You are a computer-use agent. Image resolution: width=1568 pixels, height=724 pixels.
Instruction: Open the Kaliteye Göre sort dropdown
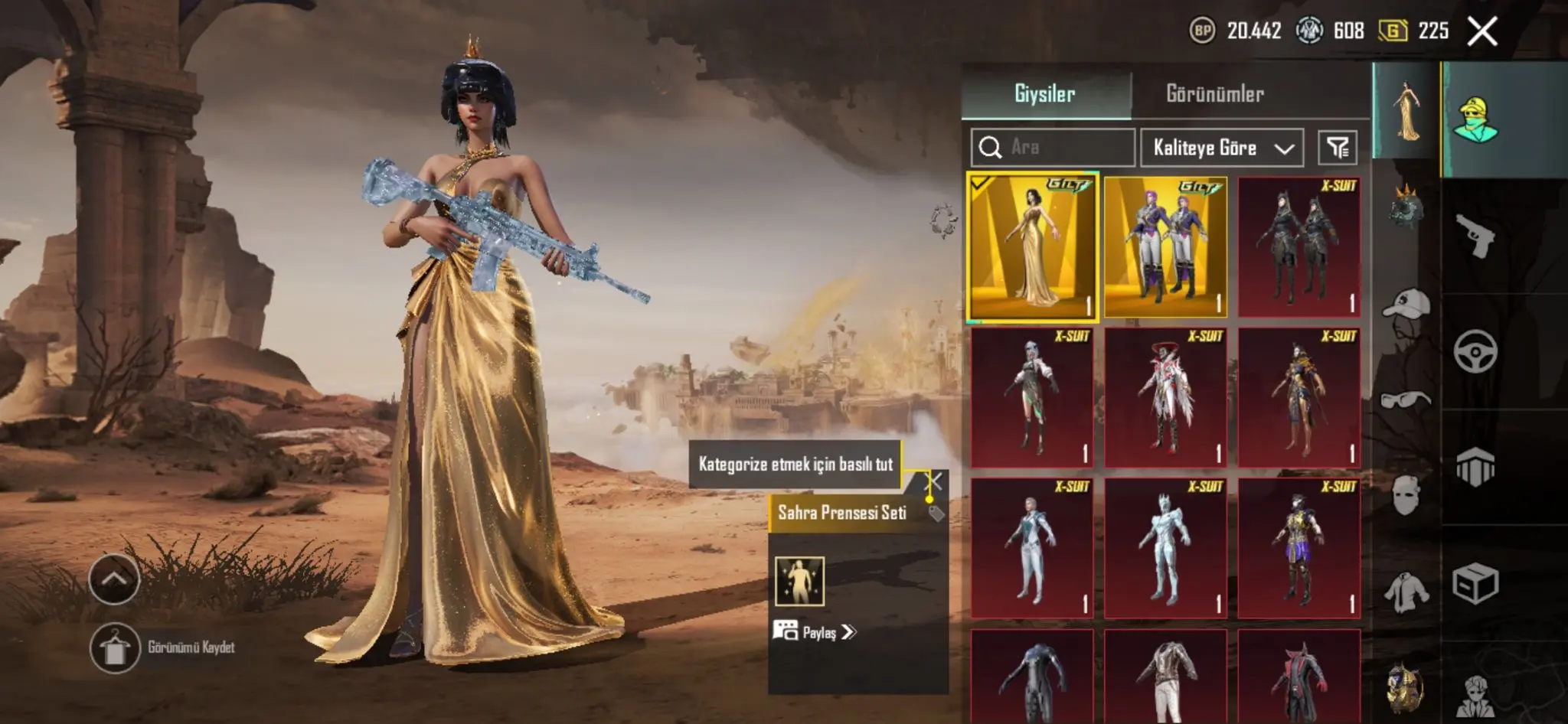click(1222, 147)
